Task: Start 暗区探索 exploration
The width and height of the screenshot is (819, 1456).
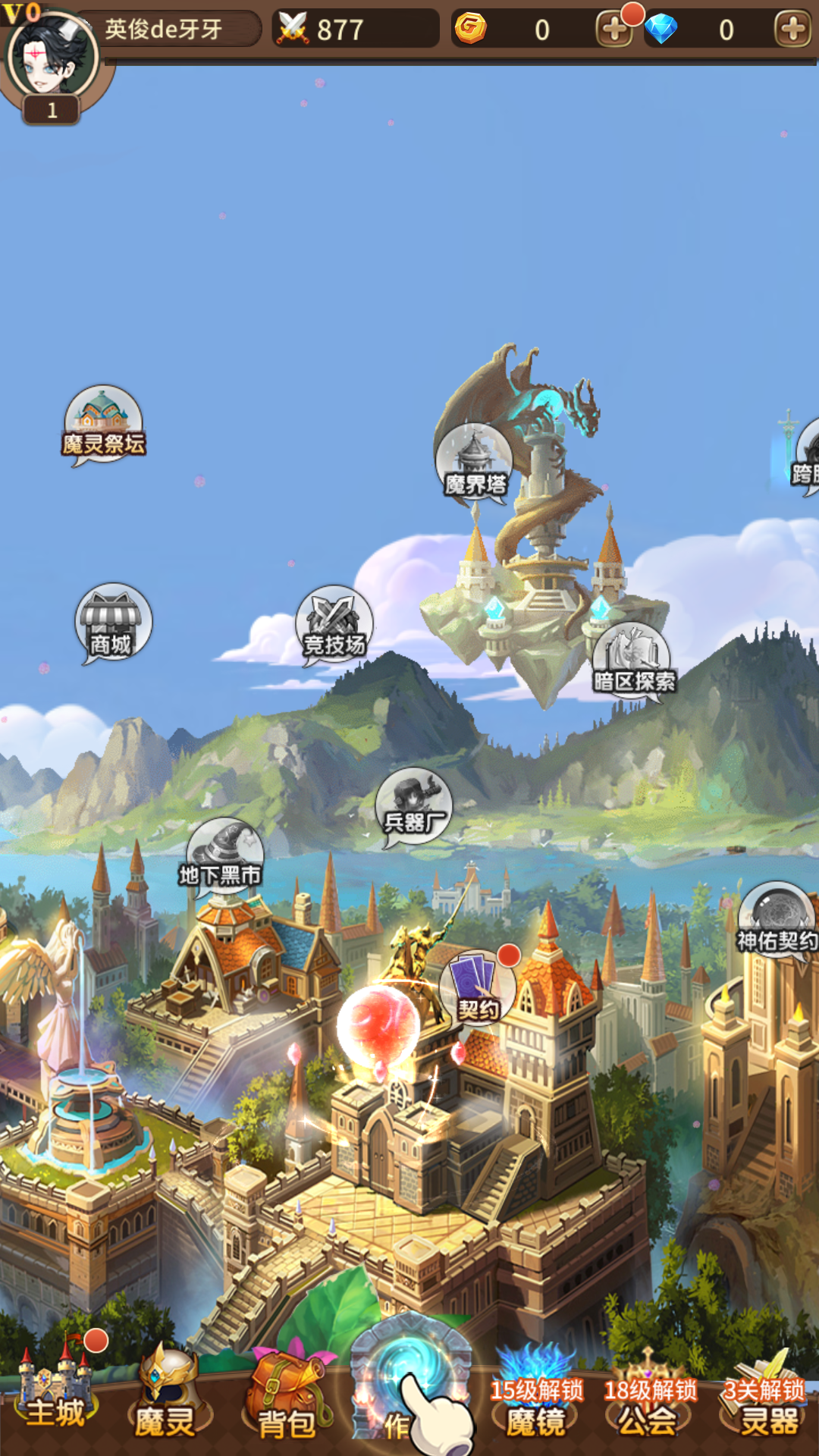Action: (x=632, y=661)
